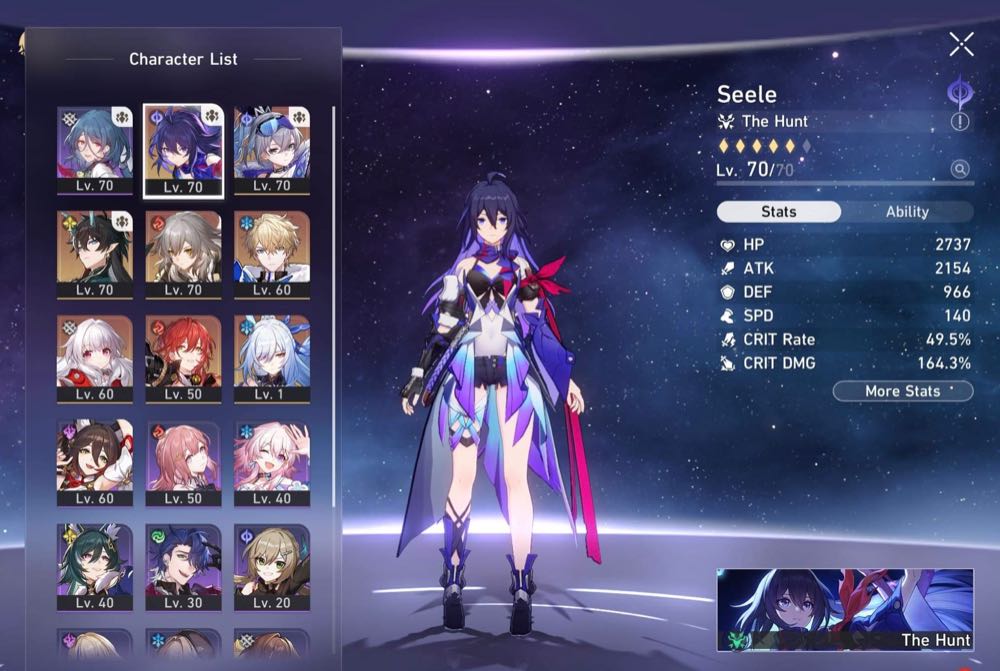Select the Lv. 30 dark-haired male character
Viewport: 1000px width, 671px height.
pyautogui.click(x=183, y=567)
